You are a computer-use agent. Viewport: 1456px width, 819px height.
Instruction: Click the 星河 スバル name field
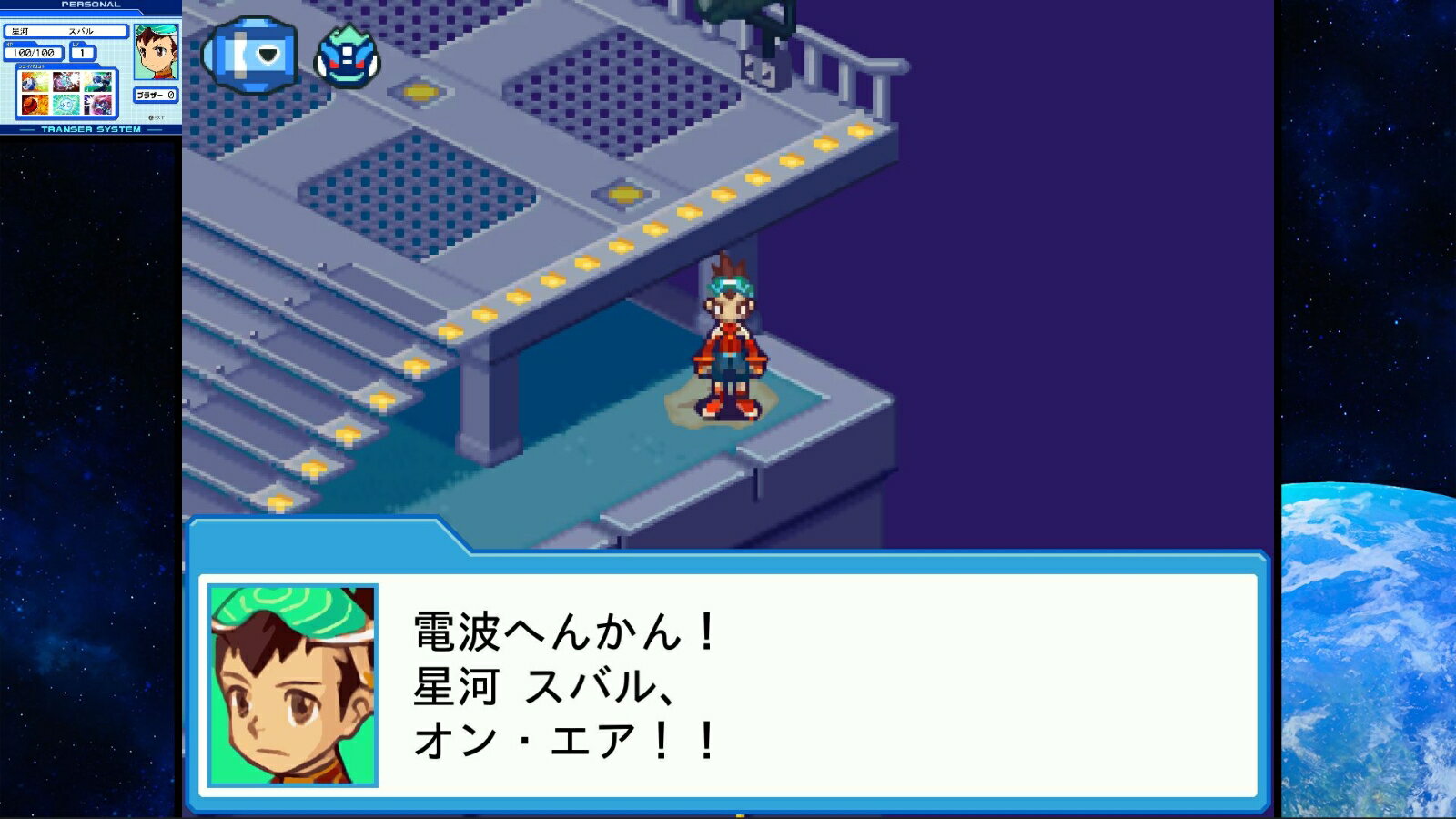coord(65,31)
